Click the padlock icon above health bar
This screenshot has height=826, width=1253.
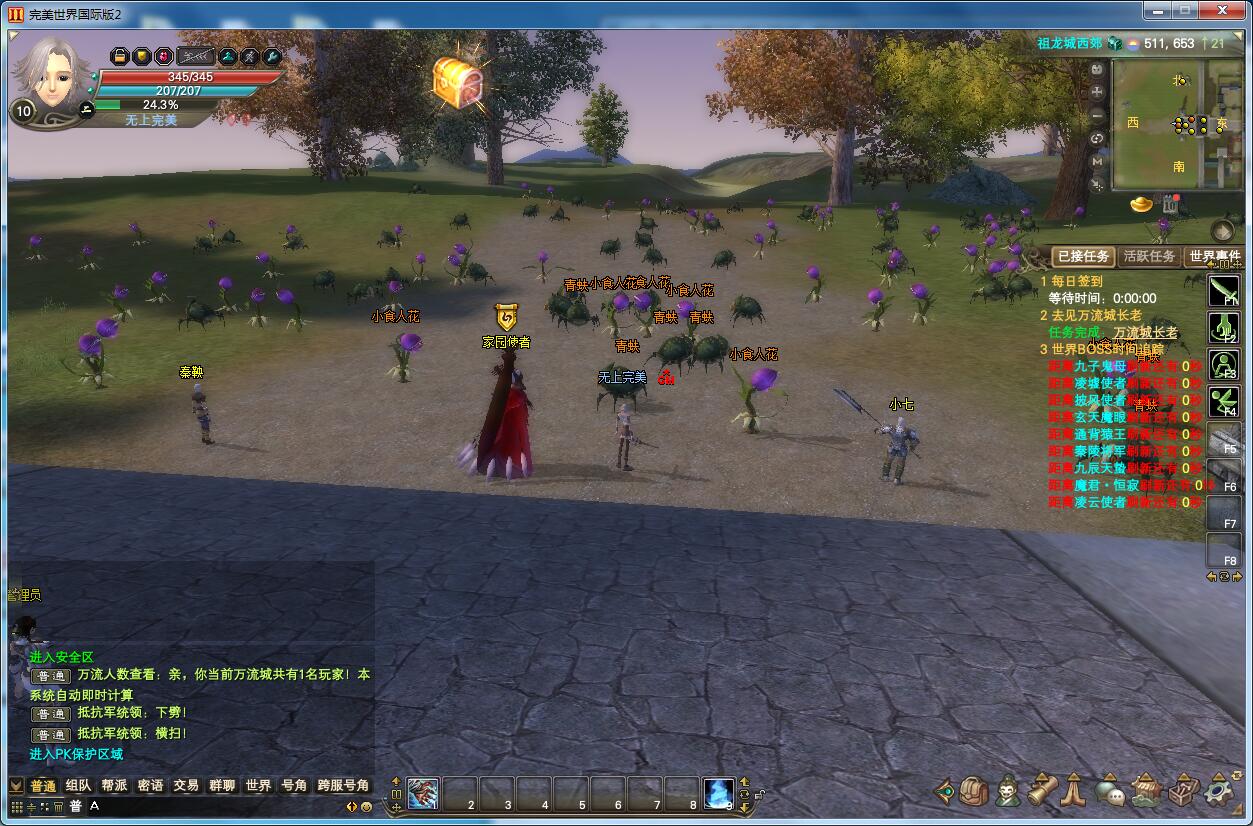tap(119, 56)
